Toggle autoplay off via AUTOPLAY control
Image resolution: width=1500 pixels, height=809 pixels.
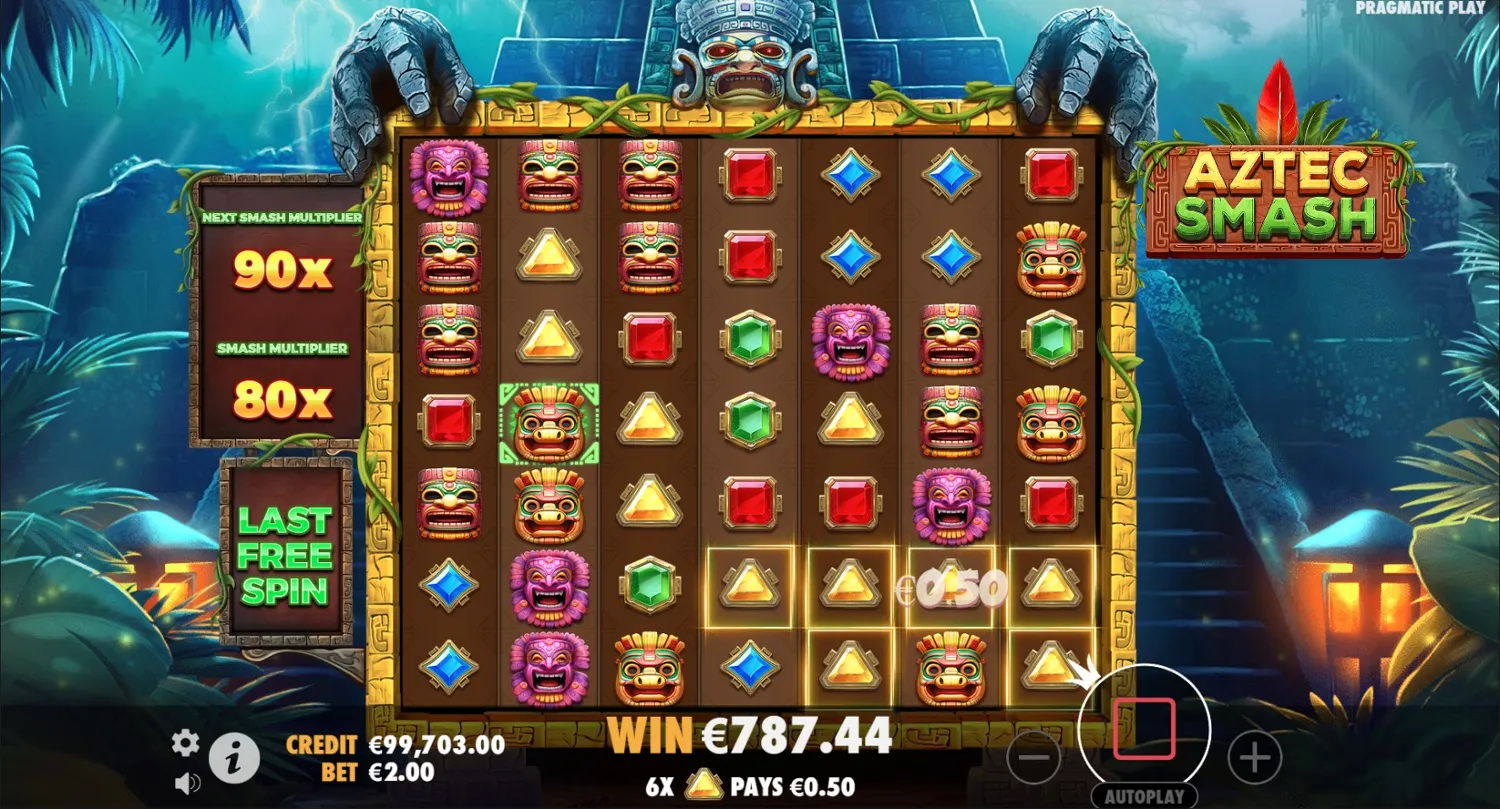(x=1147, y=798)
